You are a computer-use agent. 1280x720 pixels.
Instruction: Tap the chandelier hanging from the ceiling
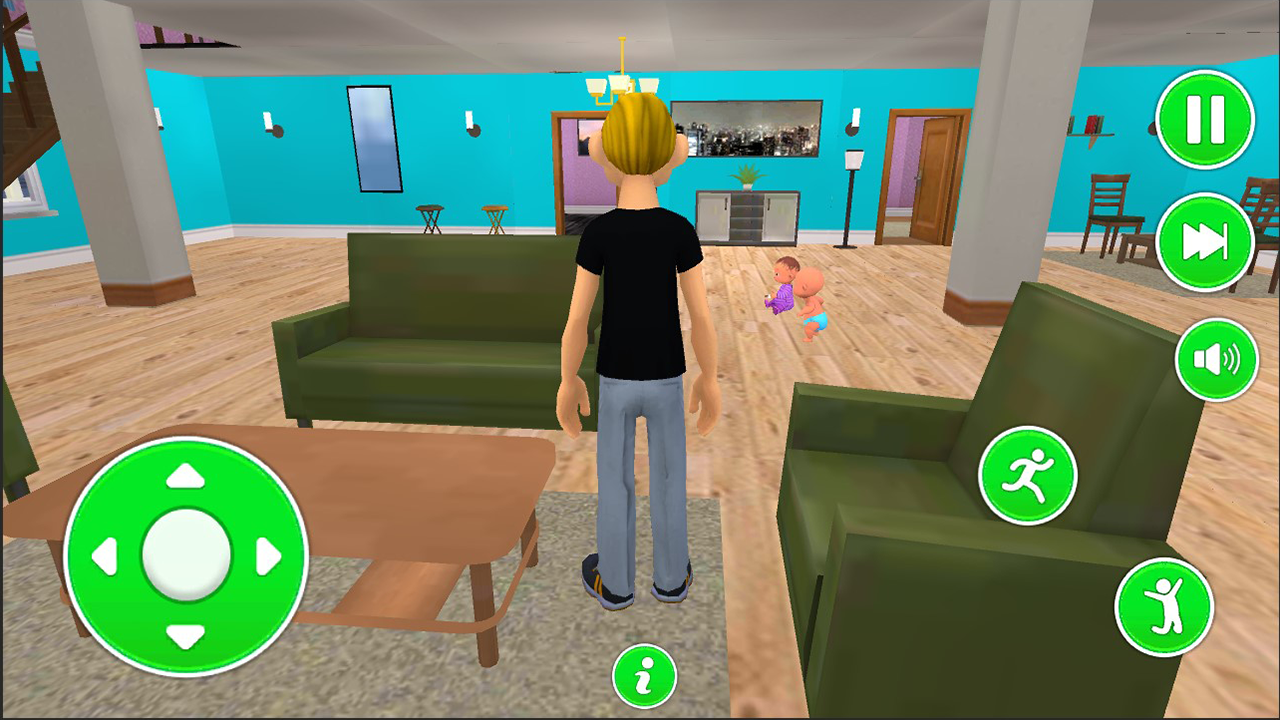621,80
